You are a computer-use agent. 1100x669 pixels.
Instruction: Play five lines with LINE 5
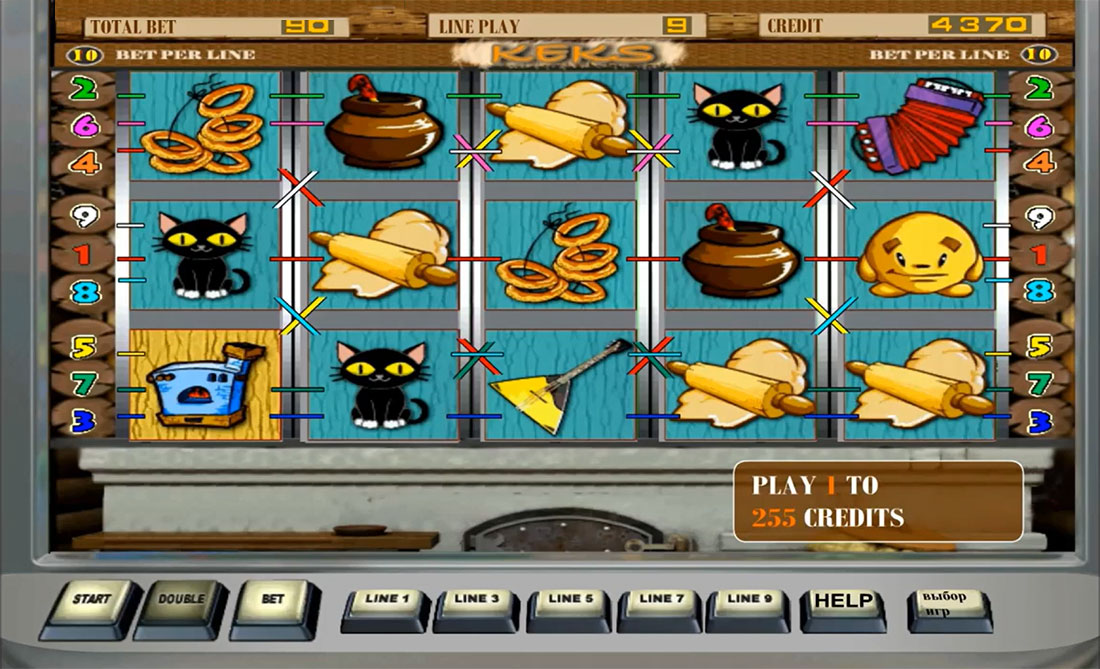[569, 603]
